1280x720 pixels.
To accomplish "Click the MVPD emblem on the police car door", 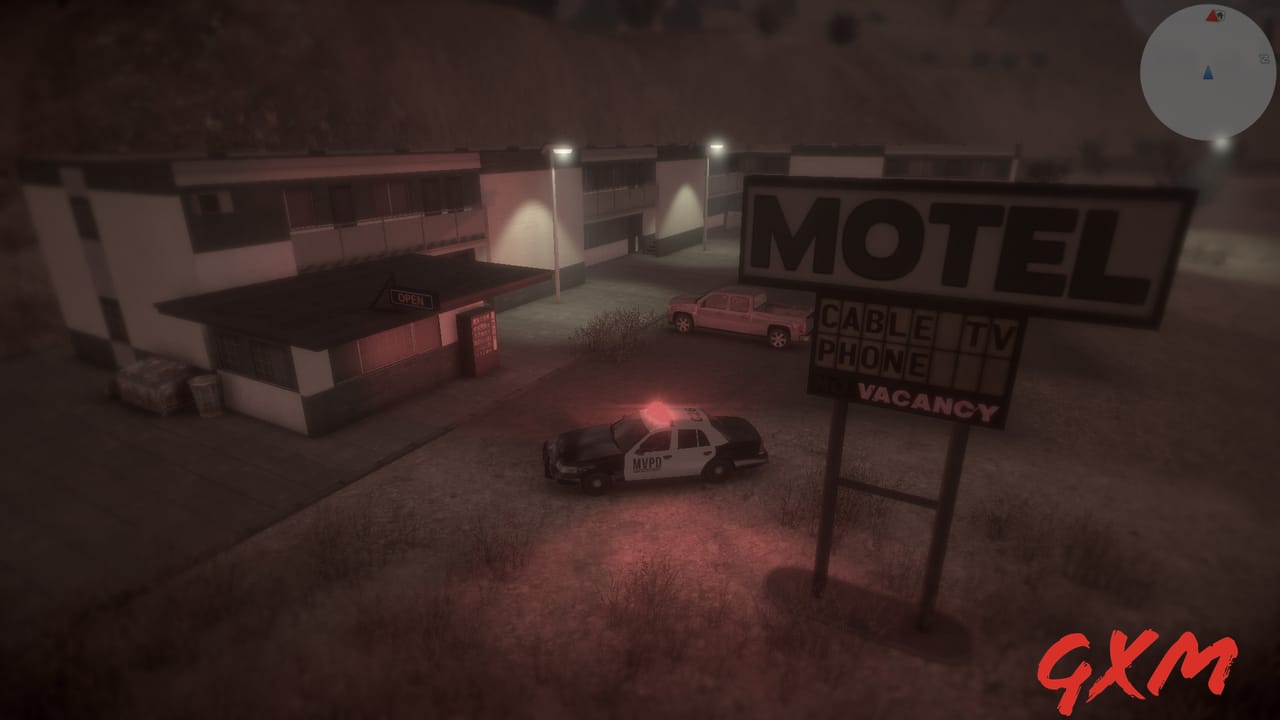I will (x=648, y=462).
